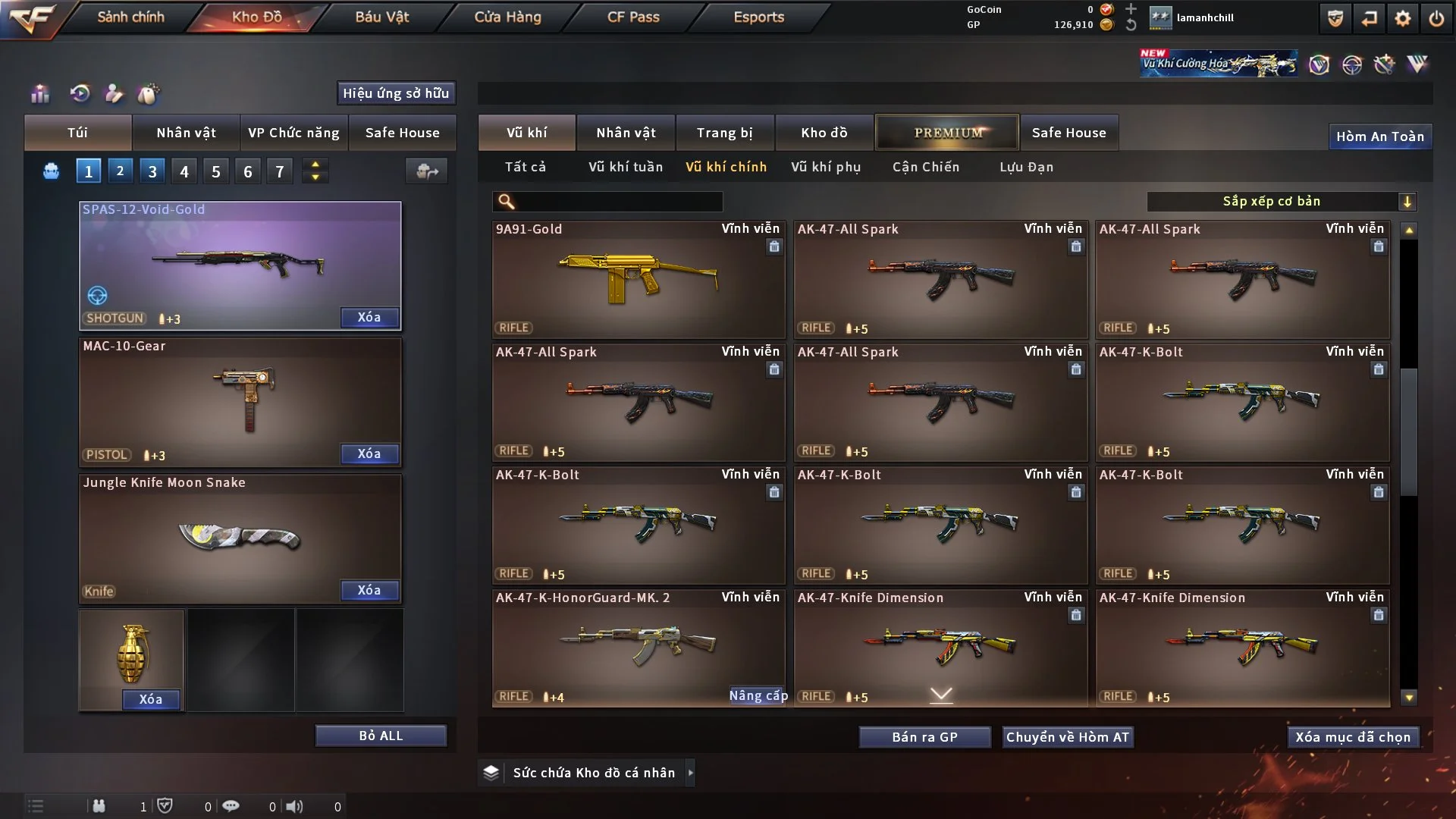Remove the SPAS-12-Void-Gold with Xóa

(x=369, y=317)
